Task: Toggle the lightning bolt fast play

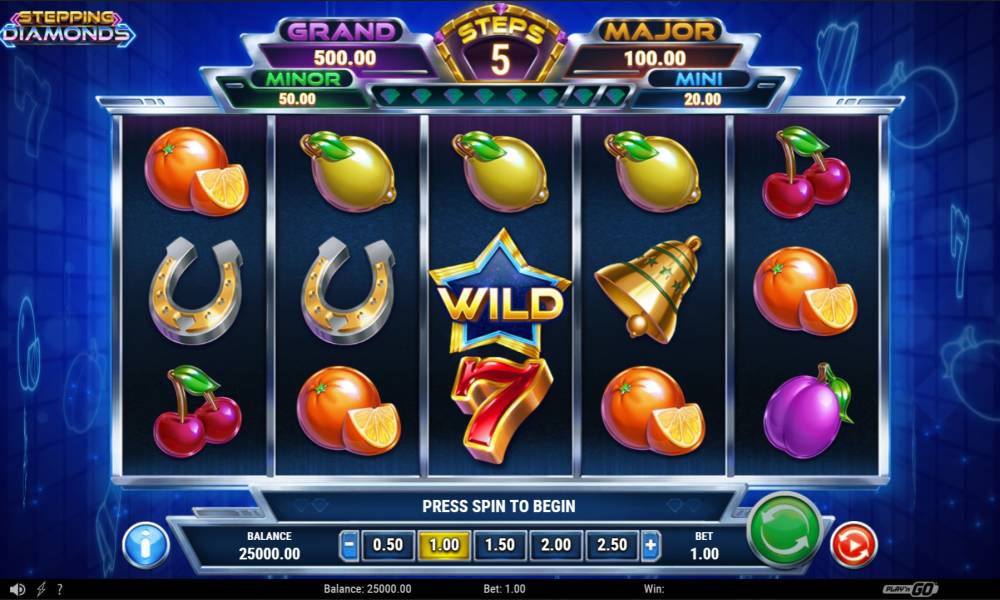Action: pyautogui.click(x=41, y=590)
